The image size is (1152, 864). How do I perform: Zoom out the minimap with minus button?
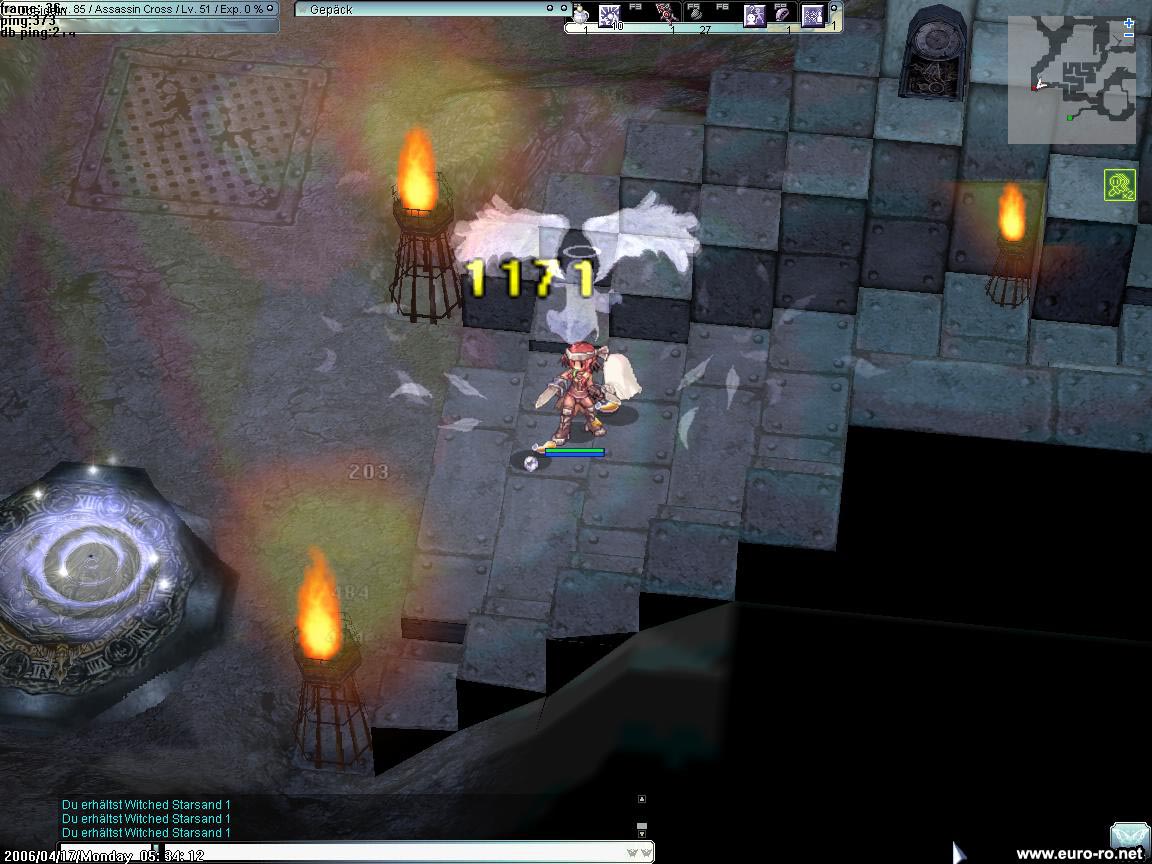pyautogui.click(x=1129, y=35)
